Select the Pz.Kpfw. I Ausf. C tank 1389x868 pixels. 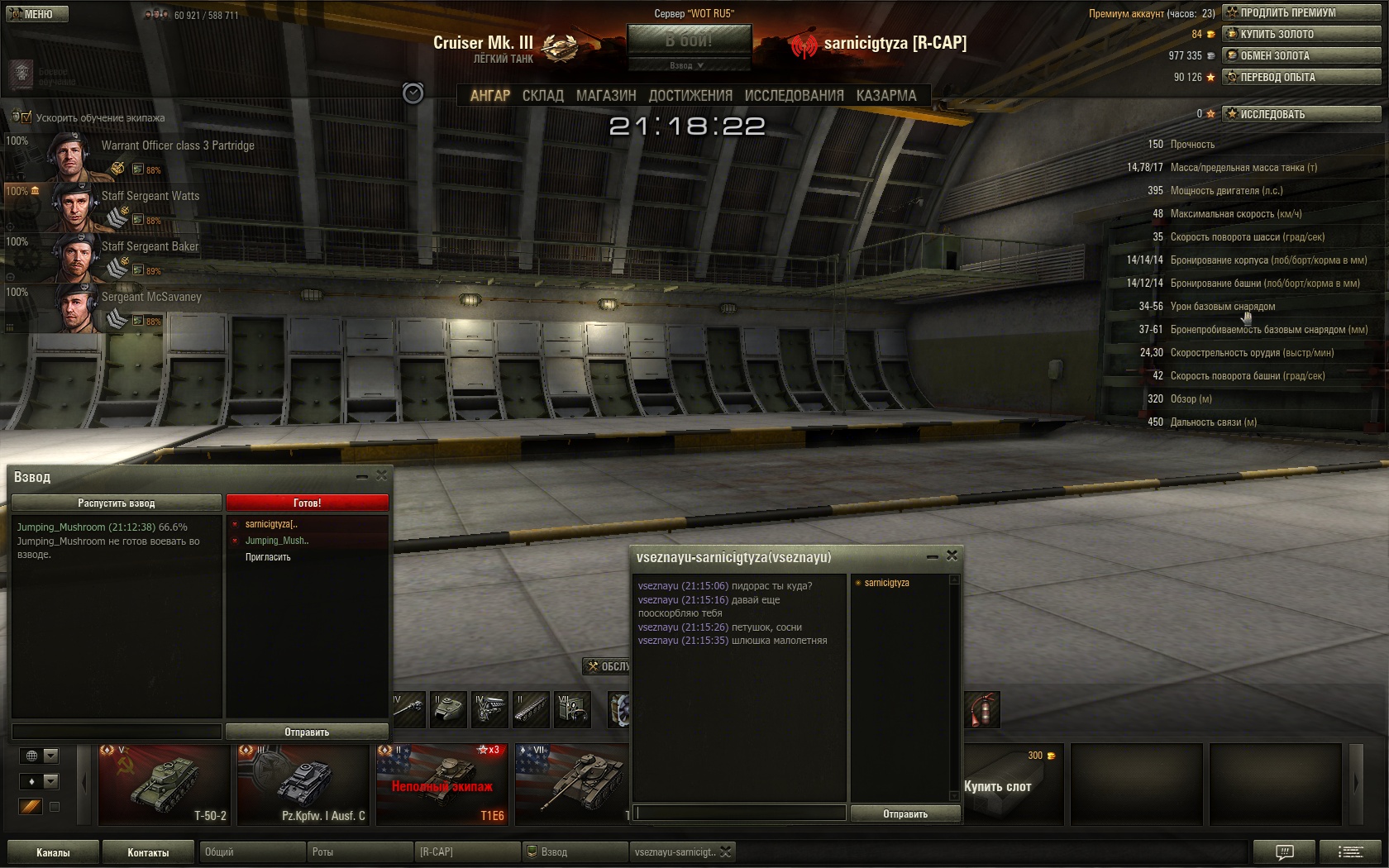pos(303,784)
